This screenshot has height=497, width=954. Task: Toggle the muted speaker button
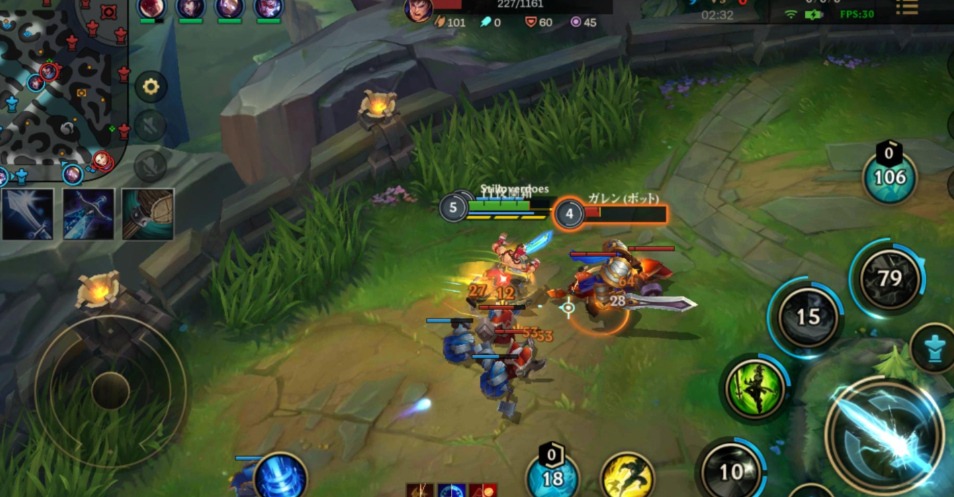pyautogui.click(x=150, y=125)
